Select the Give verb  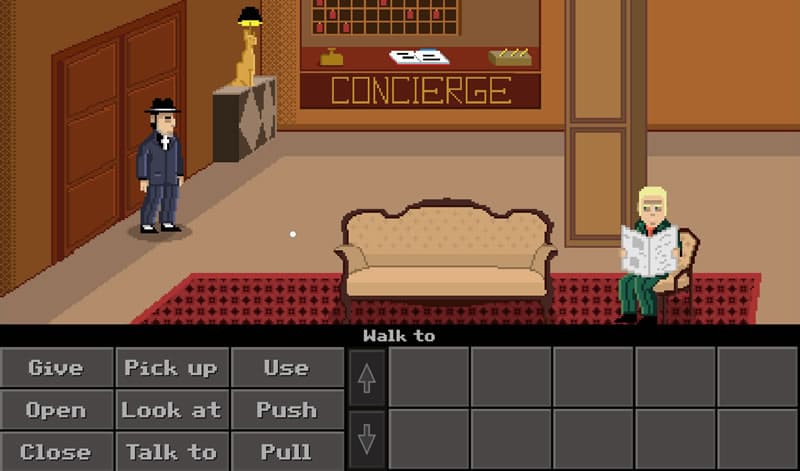[x=56, y=367]
